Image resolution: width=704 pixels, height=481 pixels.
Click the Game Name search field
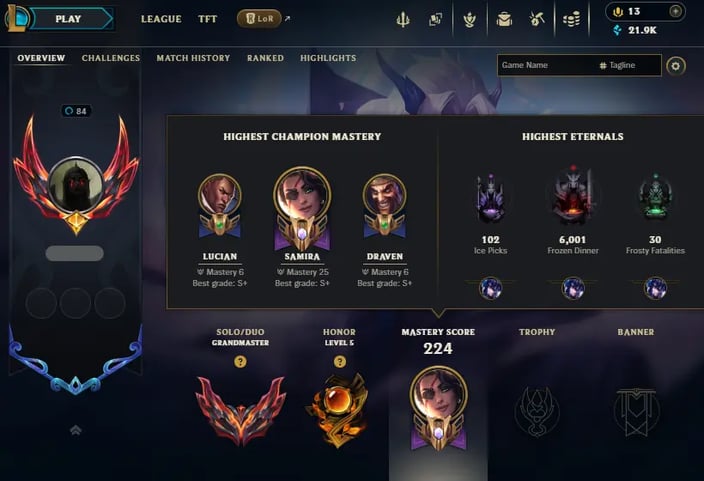545,66
